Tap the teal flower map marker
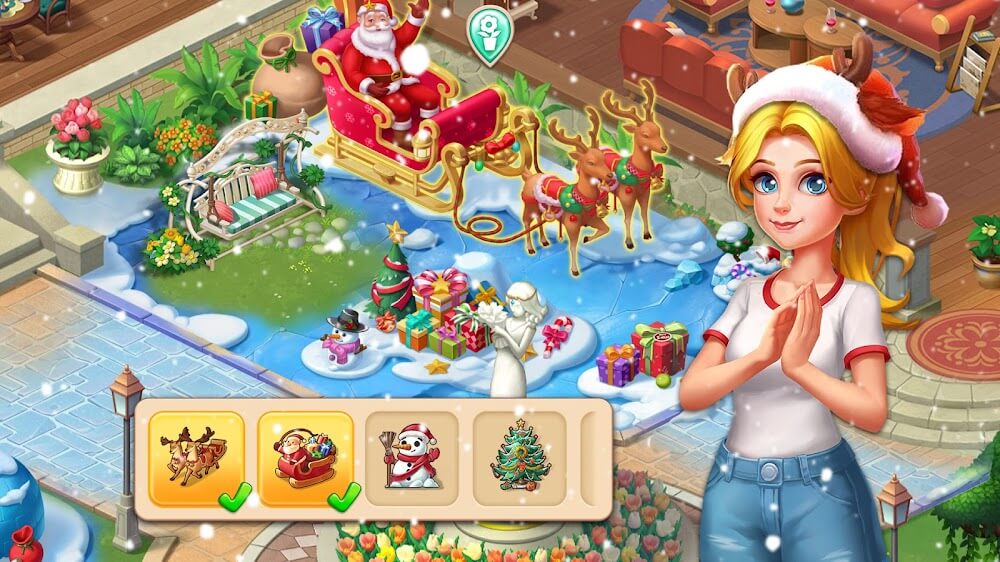The height and width of the screenshot is (562, 1000). [x=489, y=34]
